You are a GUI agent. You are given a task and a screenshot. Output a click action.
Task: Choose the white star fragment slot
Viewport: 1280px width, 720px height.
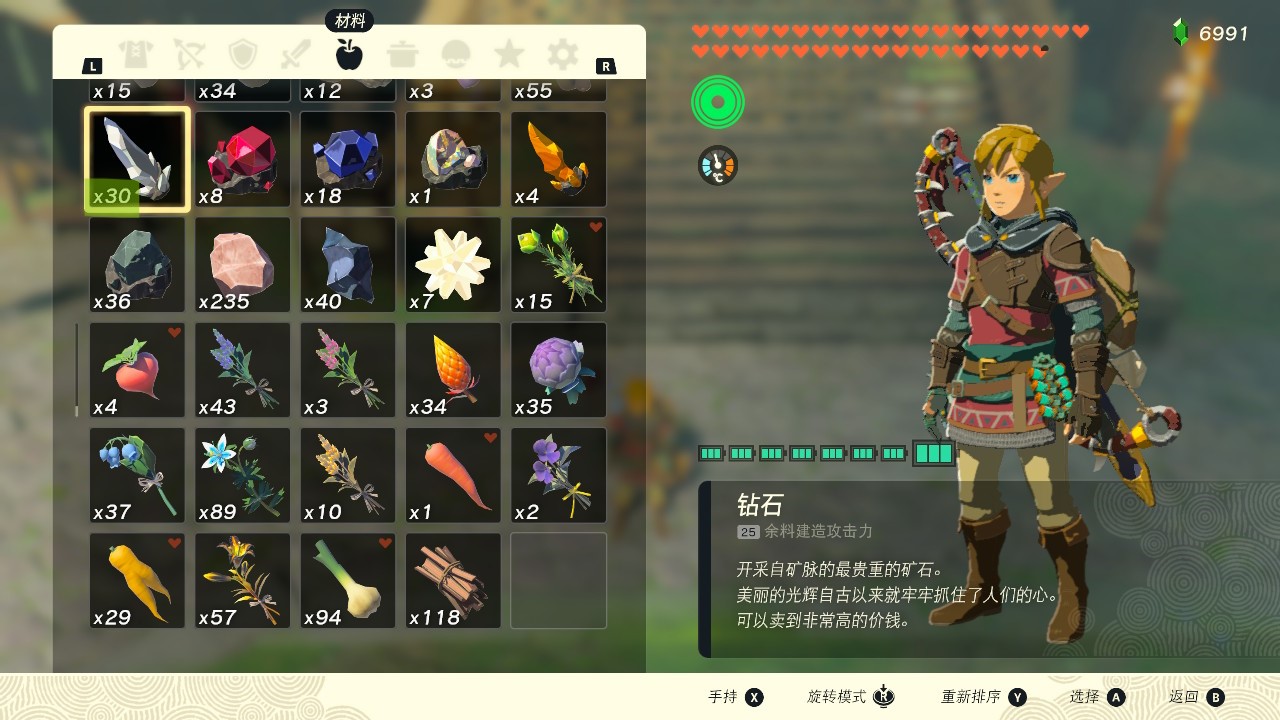pos(453,265)
